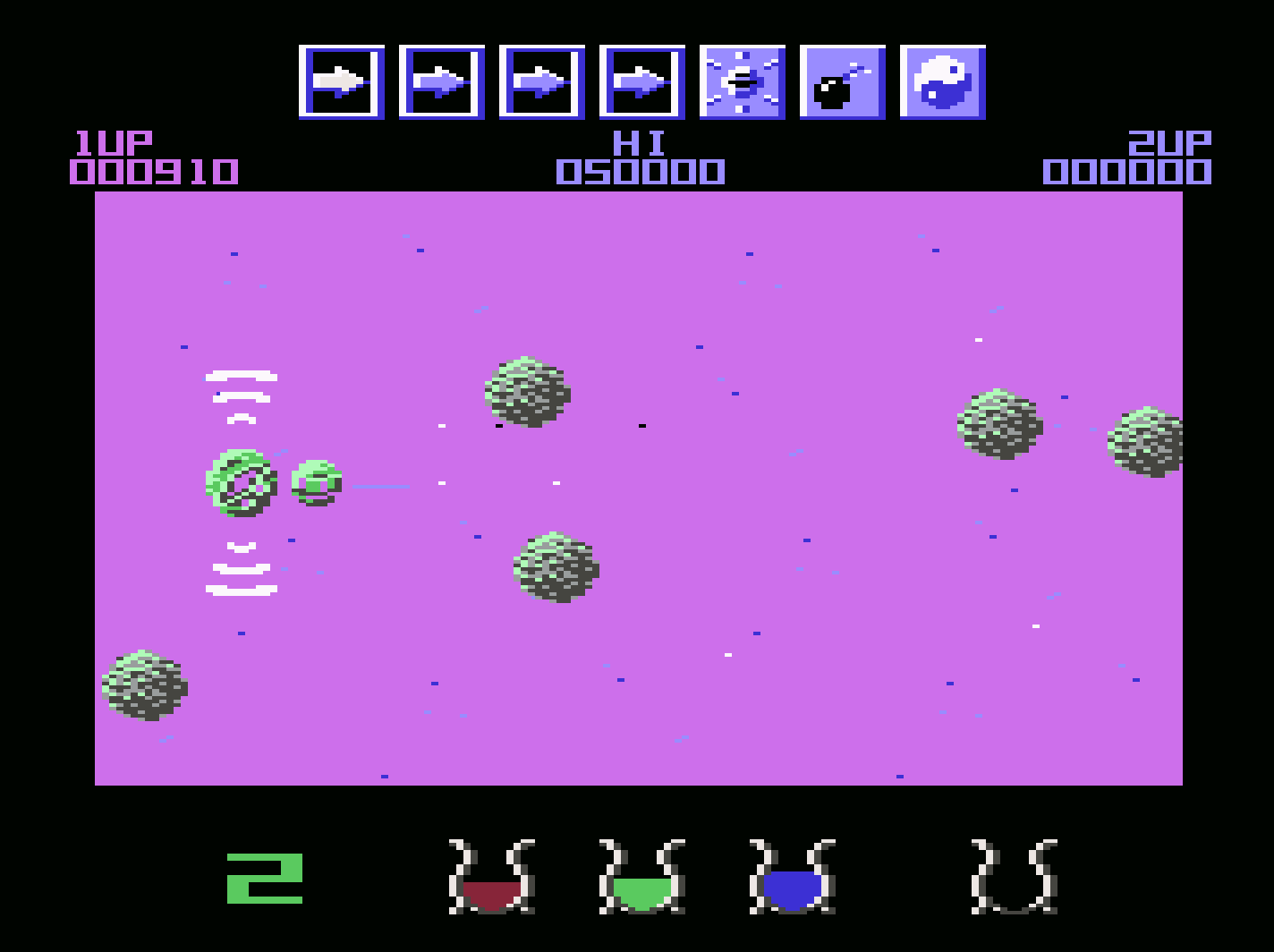This screenshot has width=1274, height=952.
Task: Select the fourth speed-arrow weapon icon
Action: pyautogui.click(x=642, y=81)
